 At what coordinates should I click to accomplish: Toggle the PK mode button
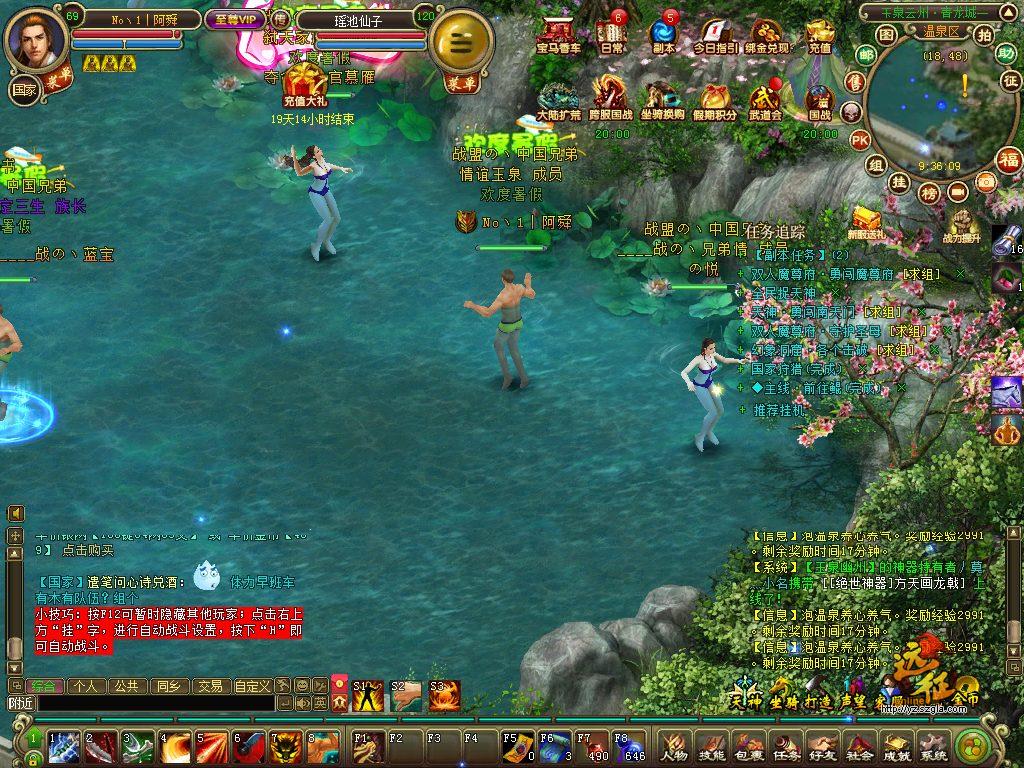point(859,140)
